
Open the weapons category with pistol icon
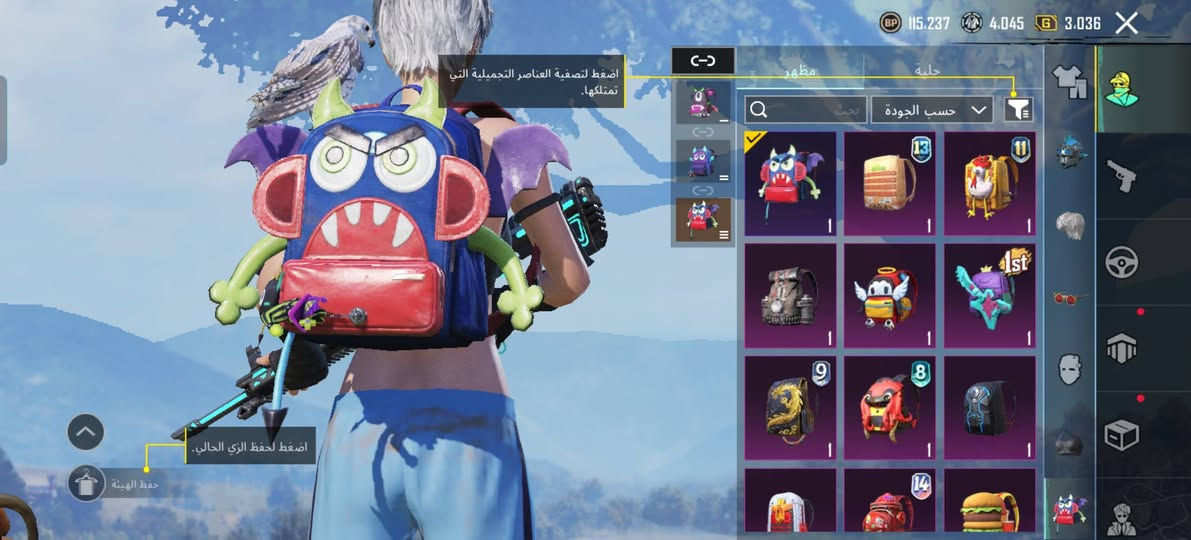point(1120,177)
